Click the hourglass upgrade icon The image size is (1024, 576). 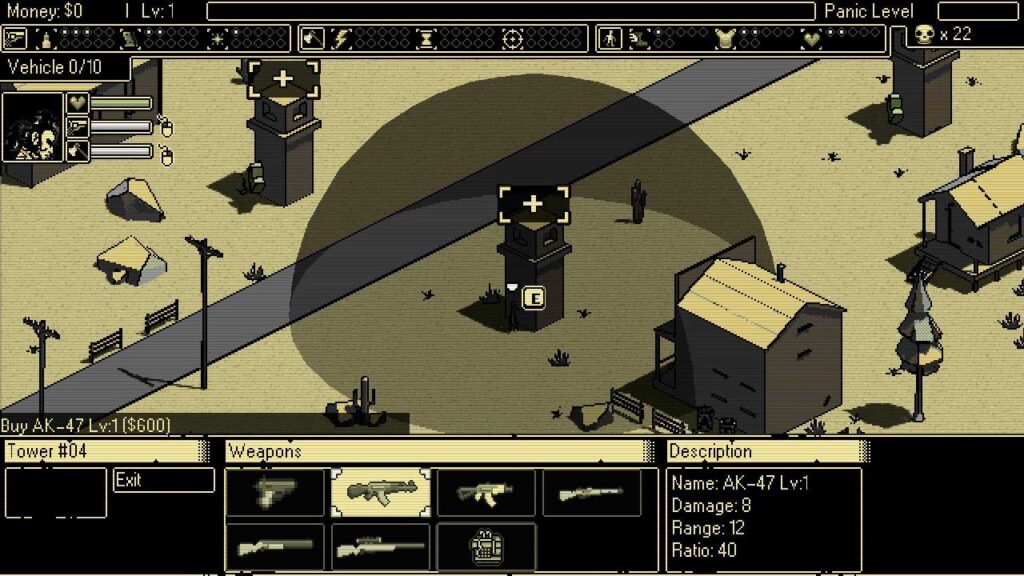point(427,39)
